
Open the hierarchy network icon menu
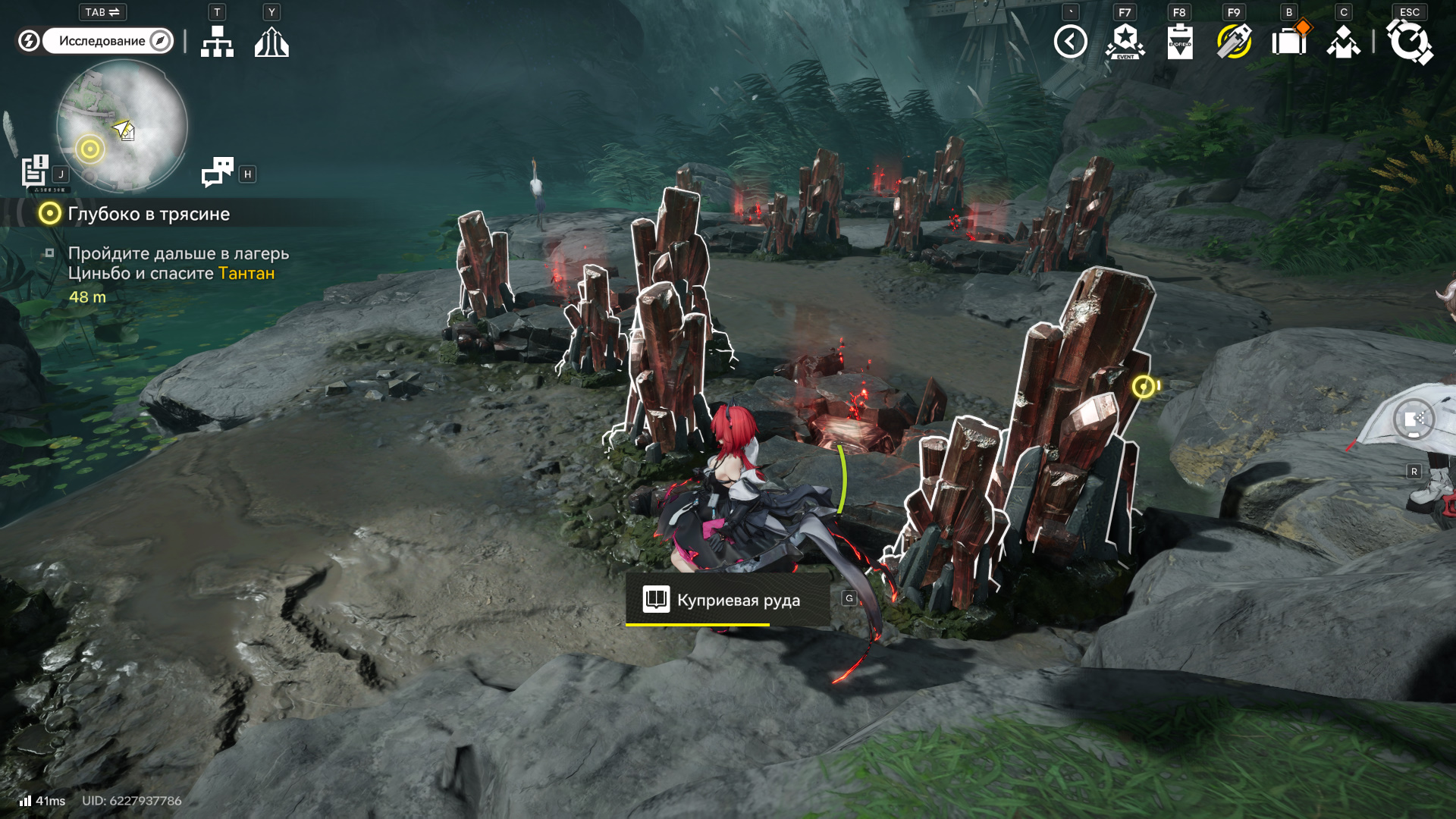click(x=217, y=42)
